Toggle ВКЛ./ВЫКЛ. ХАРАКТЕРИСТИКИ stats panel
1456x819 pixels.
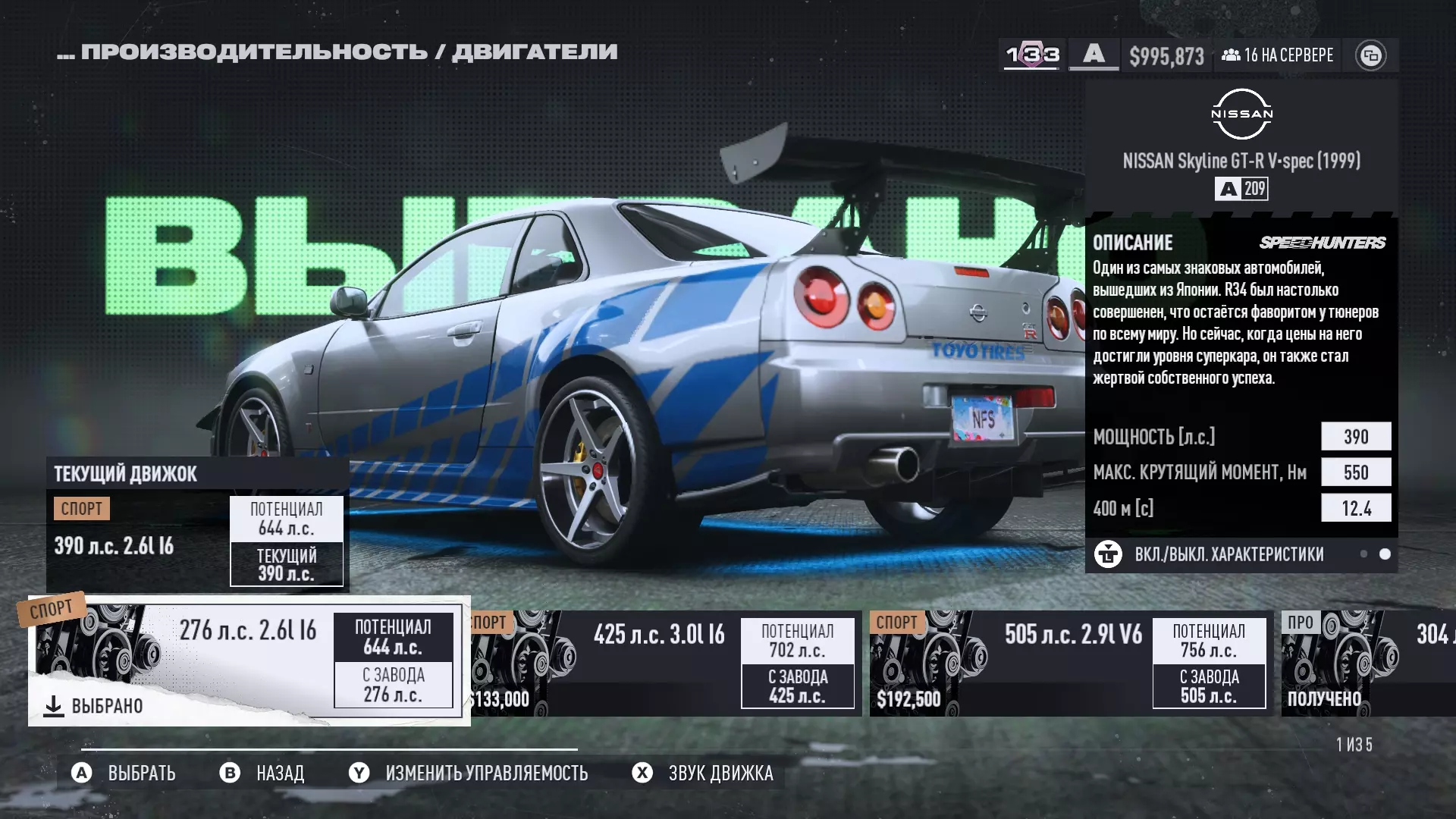[1228, 554]
